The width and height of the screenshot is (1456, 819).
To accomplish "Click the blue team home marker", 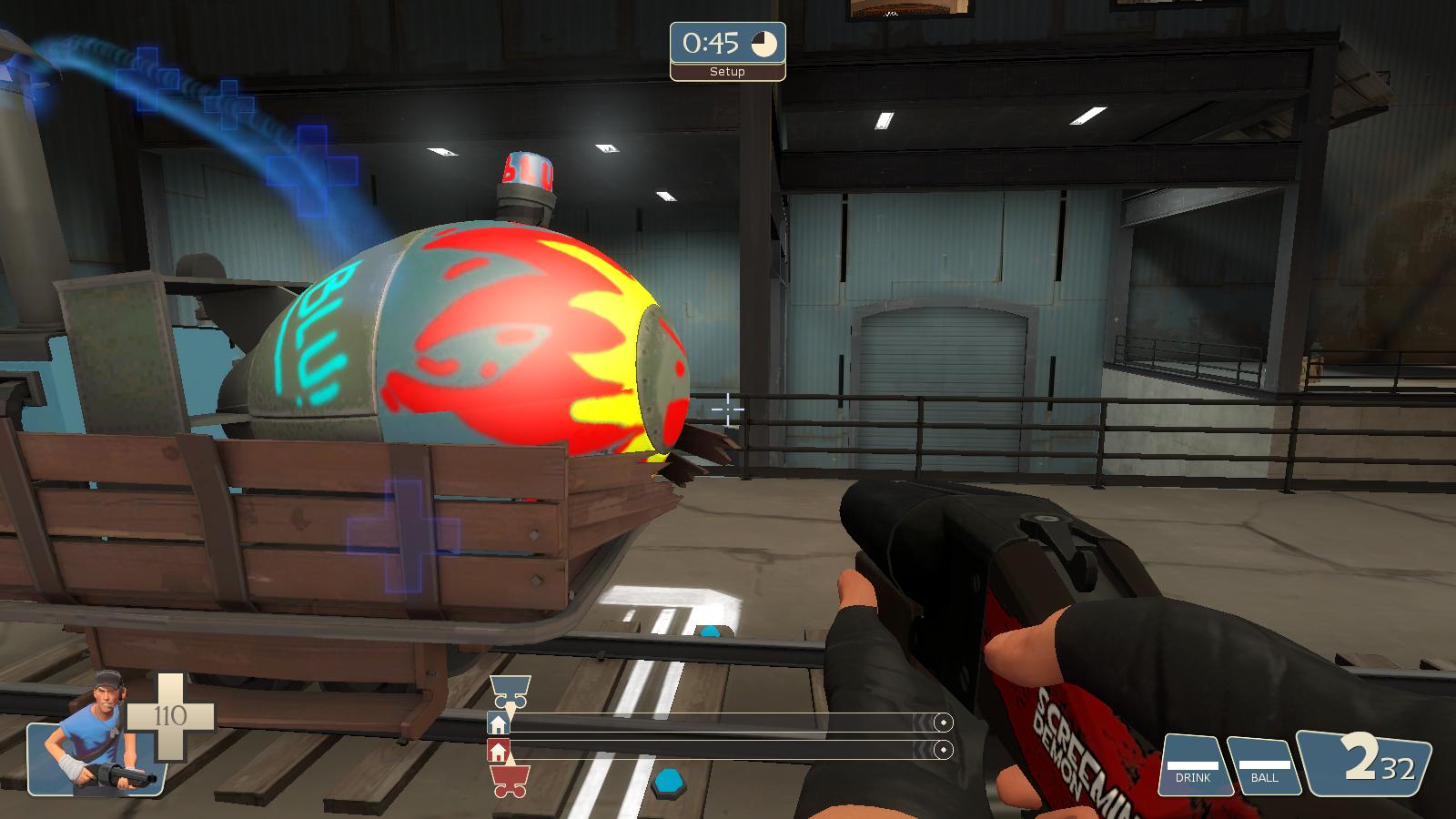I will point(498,724).
